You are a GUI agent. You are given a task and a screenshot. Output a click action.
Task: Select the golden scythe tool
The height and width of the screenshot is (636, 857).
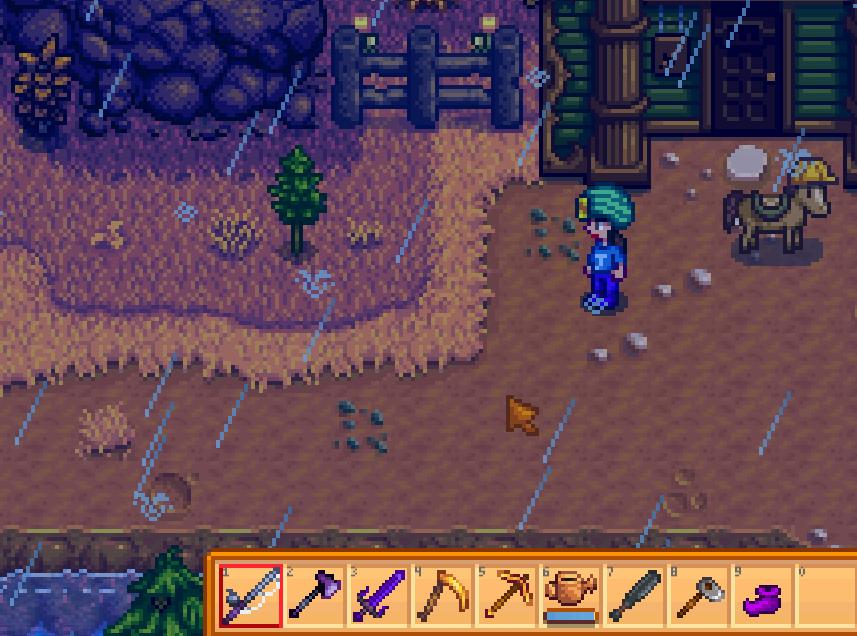(x=442, y=596)
